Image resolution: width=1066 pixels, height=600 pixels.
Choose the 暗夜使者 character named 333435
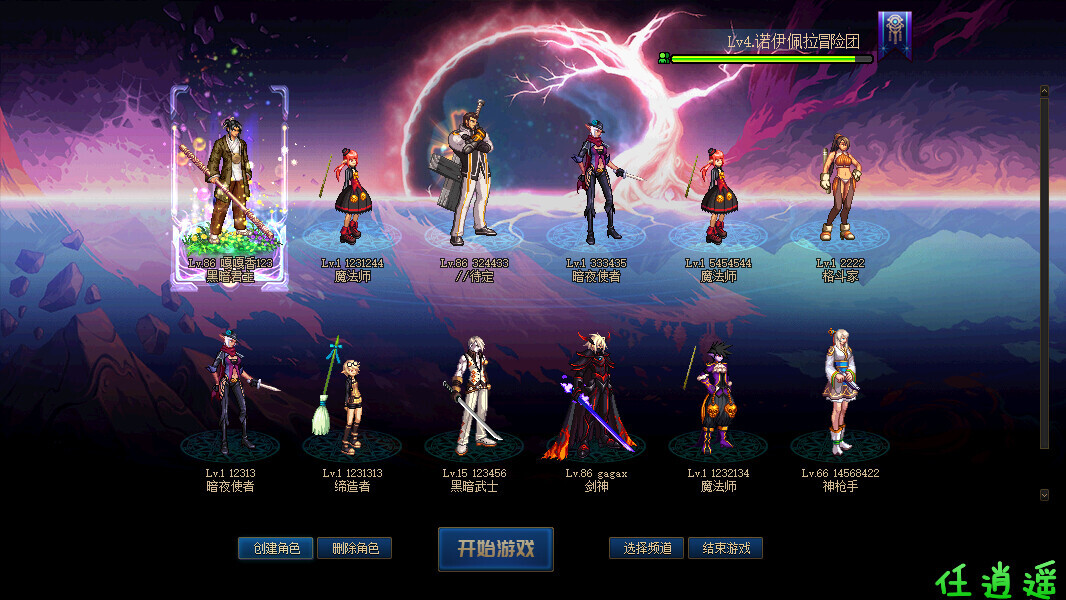click(596, 190)
